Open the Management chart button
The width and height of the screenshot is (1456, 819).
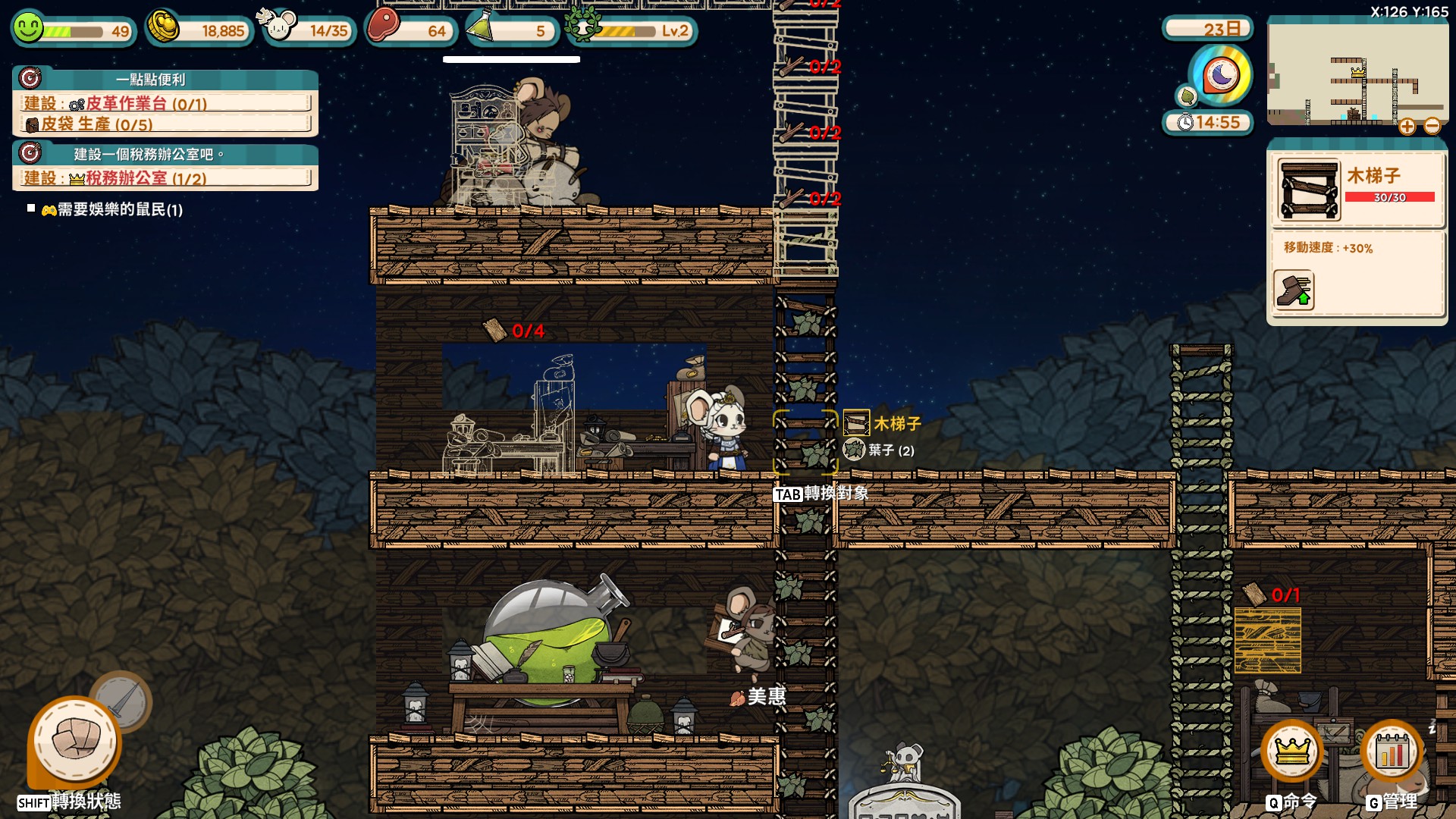pyautogui.click(x=1392, y=751)
